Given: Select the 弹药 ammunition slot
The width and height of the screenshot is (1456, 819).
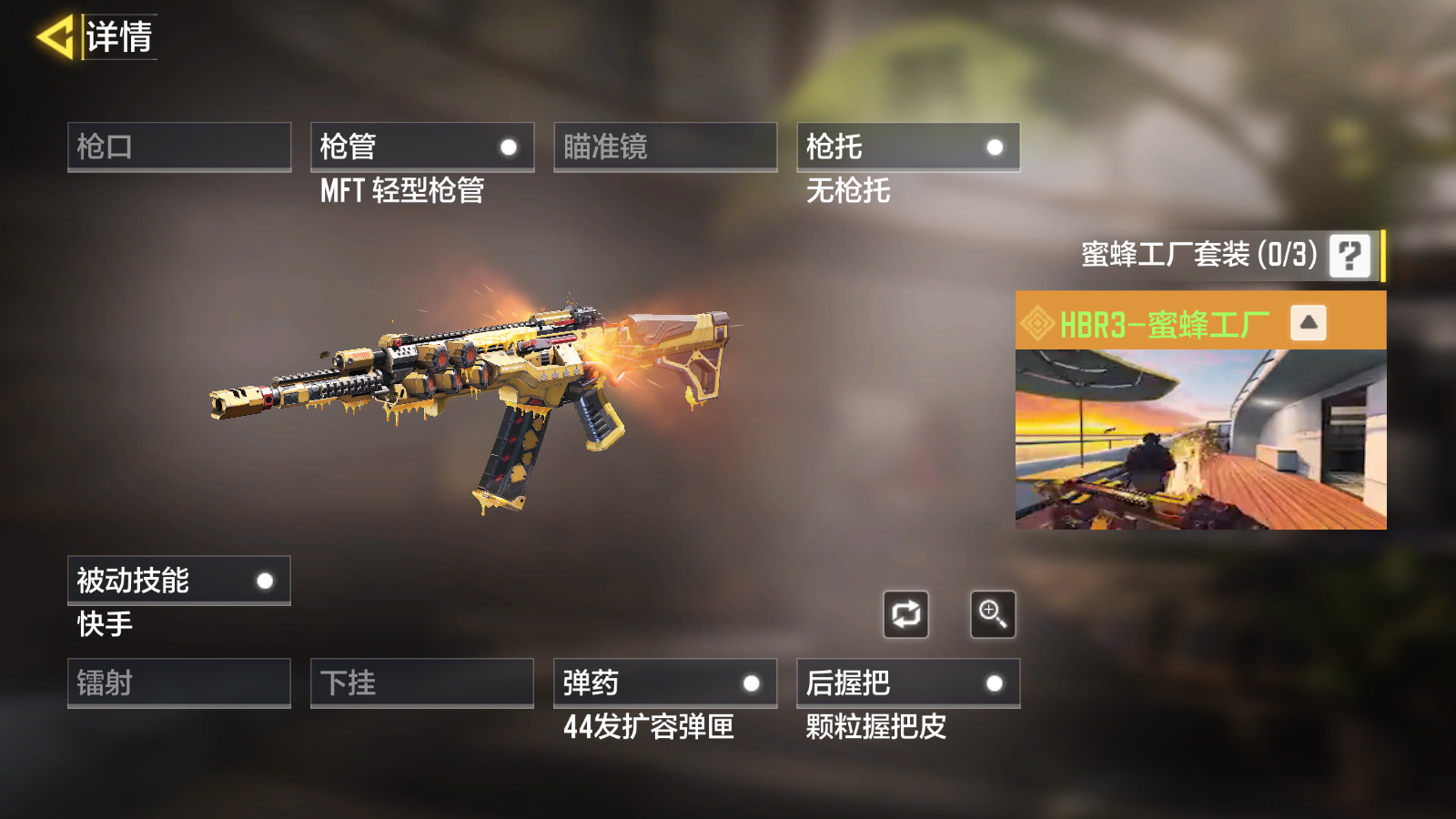Looking at the screenshot, I should coord(665,682).
